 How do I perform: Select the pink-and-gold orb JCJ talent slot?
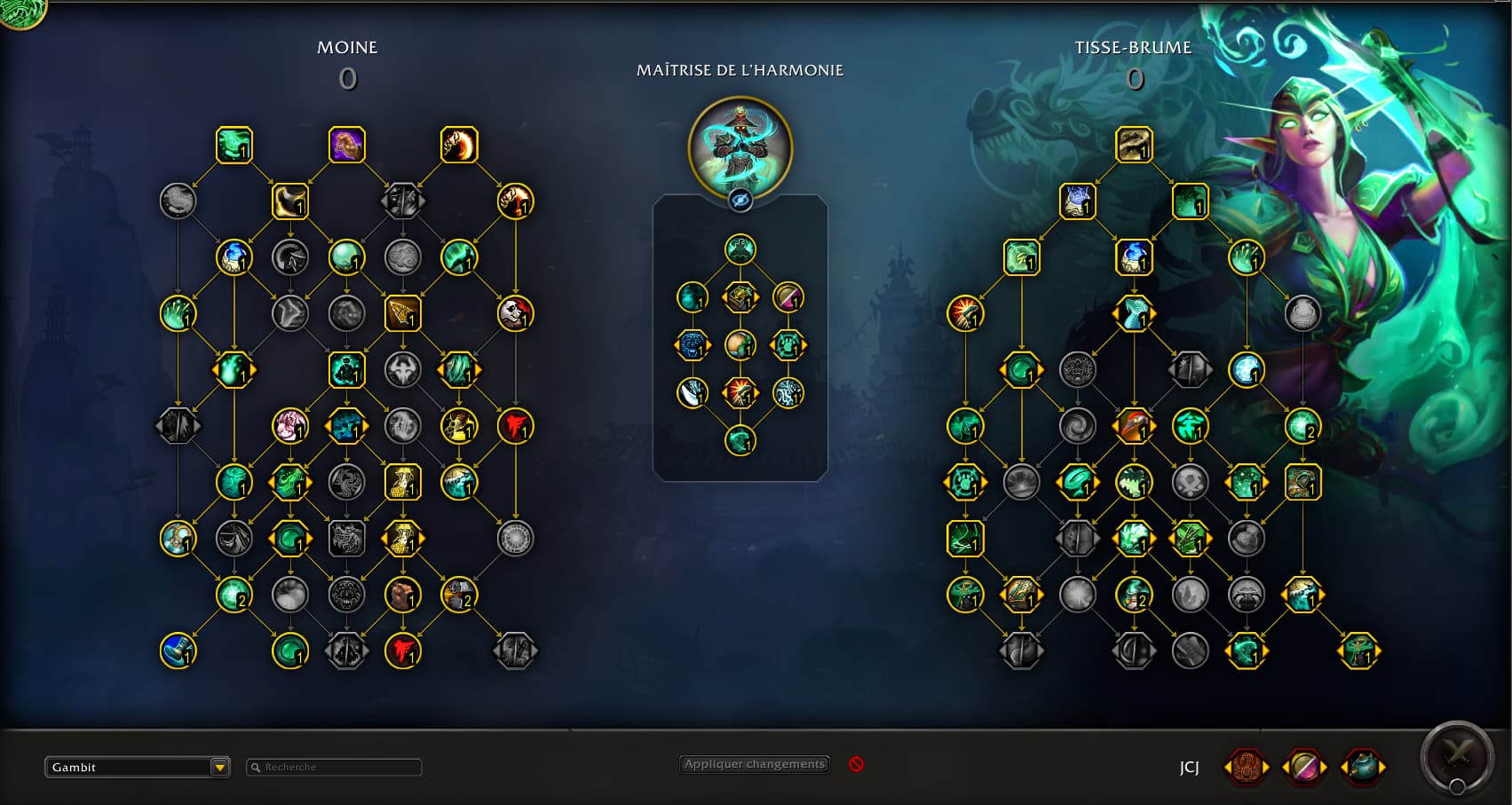click(1304, 767)
